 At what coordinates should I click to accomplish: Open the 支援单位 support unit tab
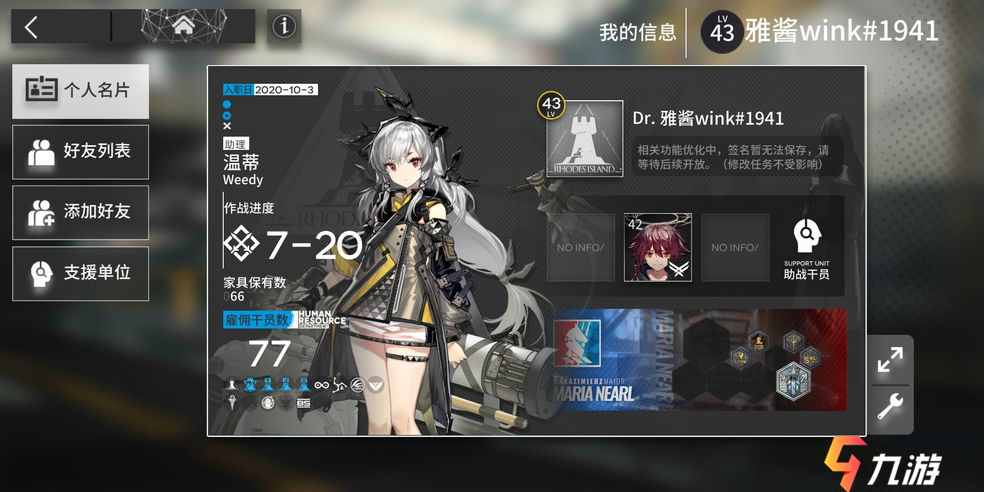pos(81,272)
